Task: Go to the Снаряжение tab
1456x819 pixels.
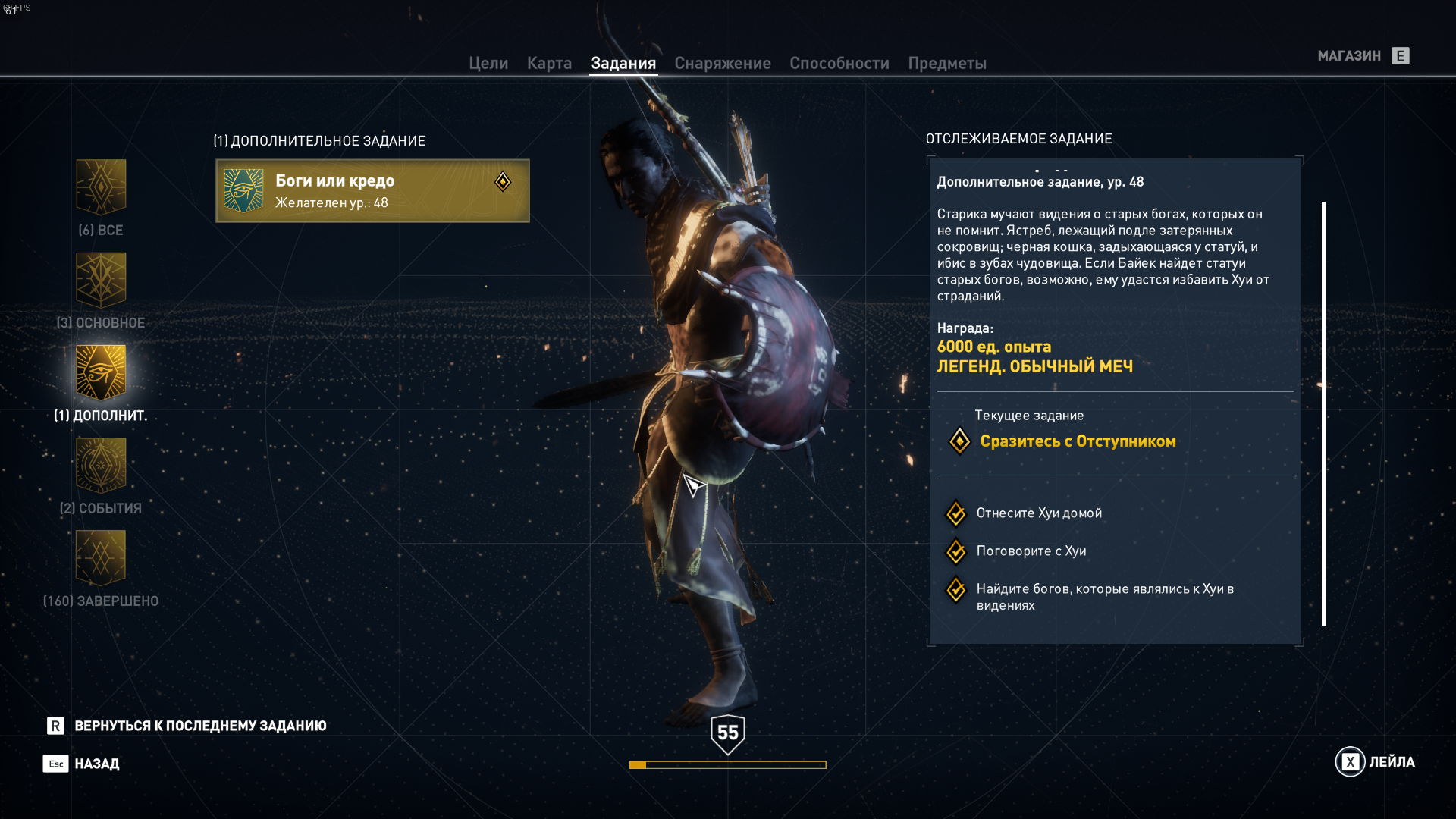Action: tap(722, 64)
